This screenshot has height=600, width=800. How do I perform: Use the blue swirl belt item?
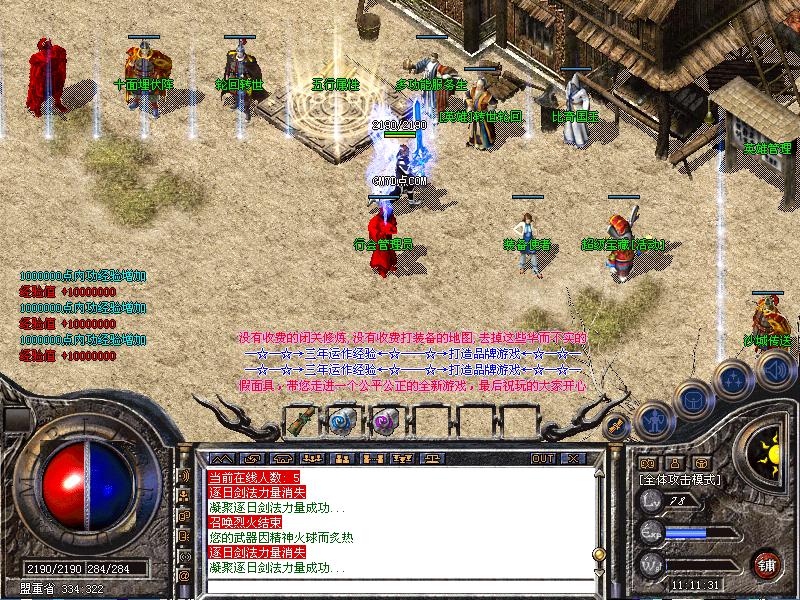click(342, 420)
